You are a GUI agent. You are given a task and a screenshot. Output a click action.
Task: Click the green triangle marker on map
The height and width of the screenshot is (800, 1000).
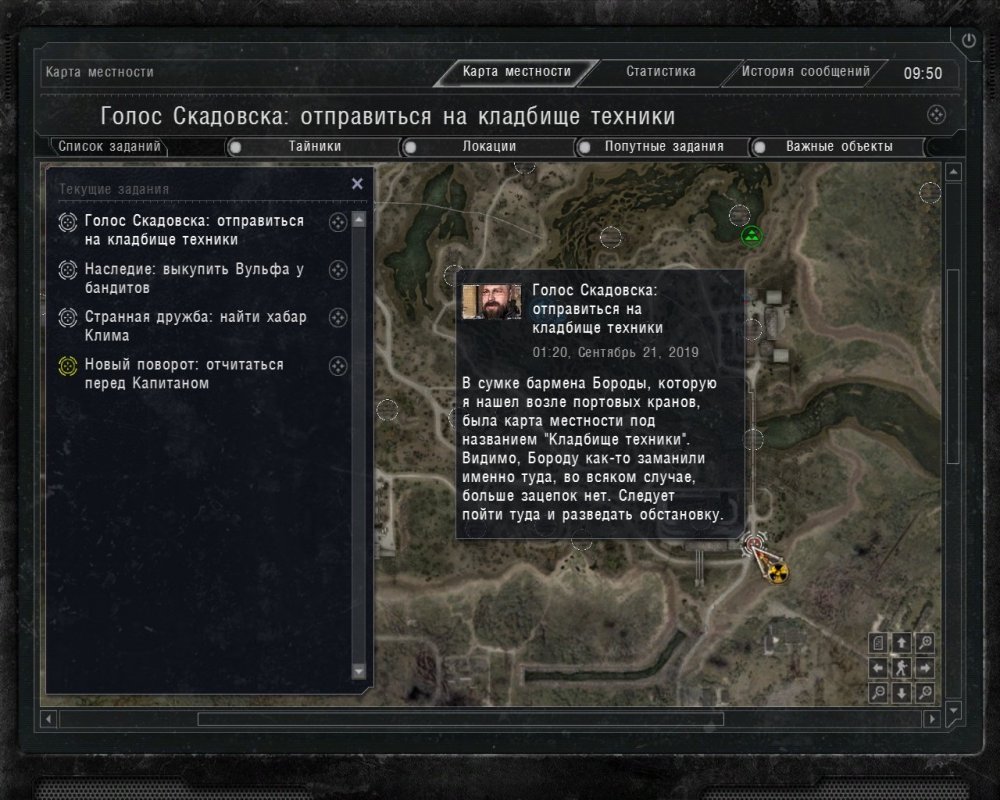pyautogui.click(x=752, y=237)
